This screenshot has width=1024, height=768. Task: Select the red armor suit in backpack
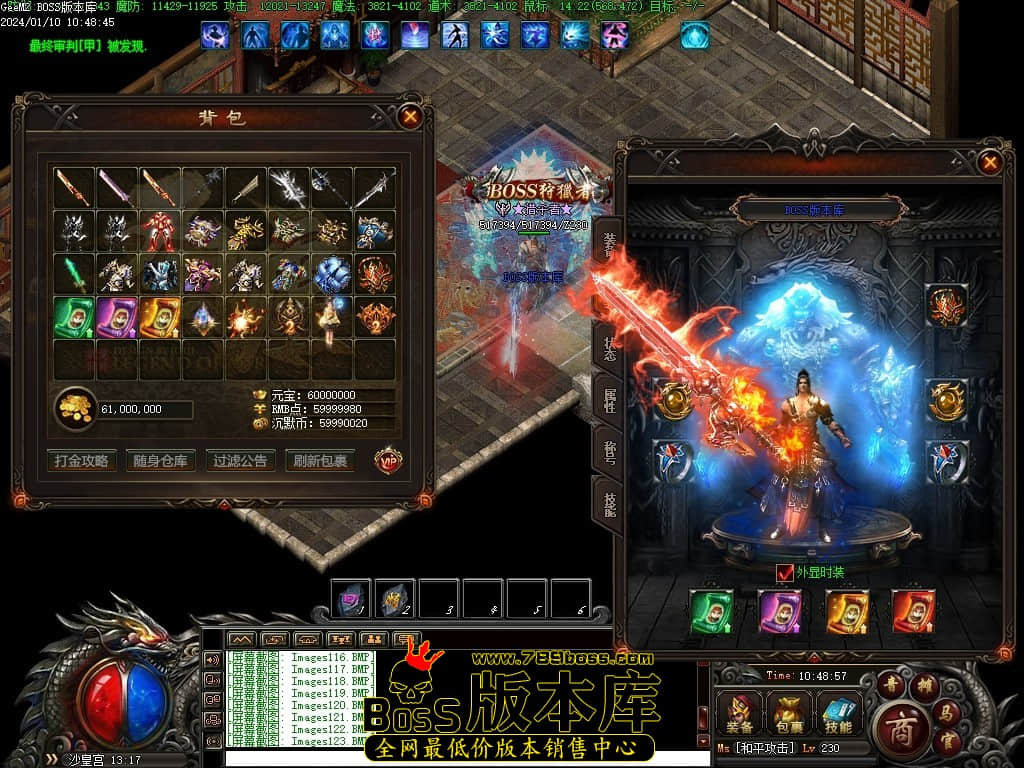160,231
